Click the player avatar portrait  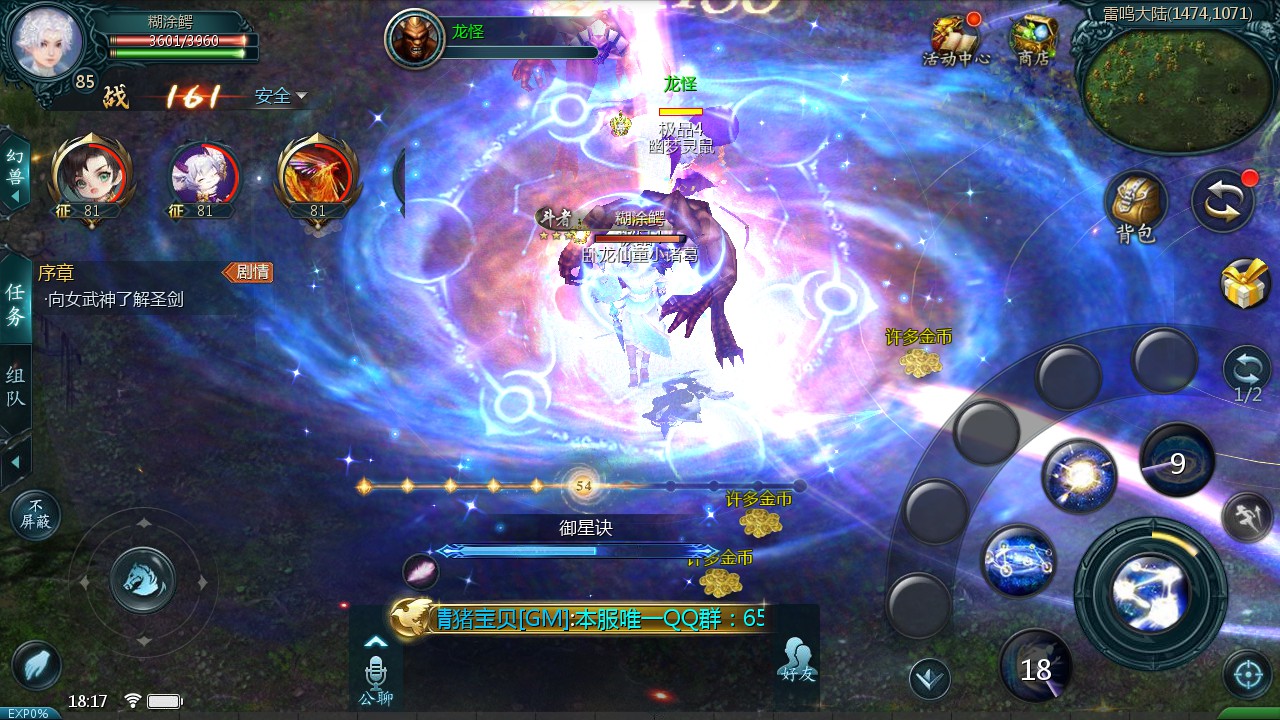click(46, 40)
